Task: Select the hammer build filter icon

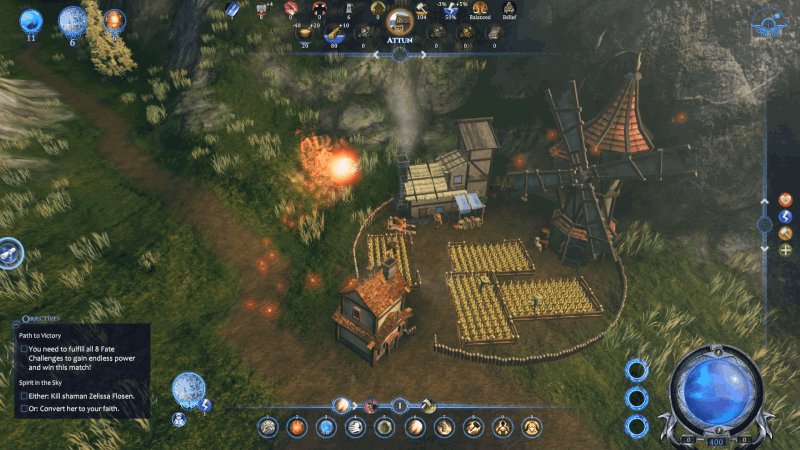Action: tap(785, 233)
